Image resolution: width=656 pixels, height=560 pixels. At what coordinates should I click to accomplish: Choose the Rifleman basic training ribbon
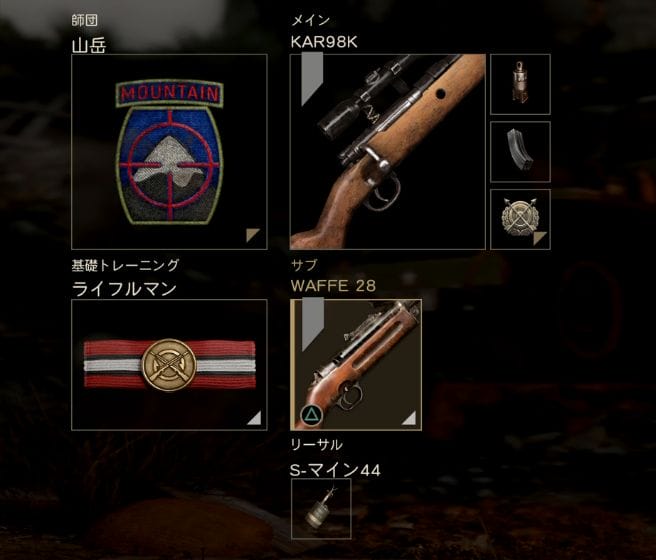pyautogui.click(x=169, y=365)
